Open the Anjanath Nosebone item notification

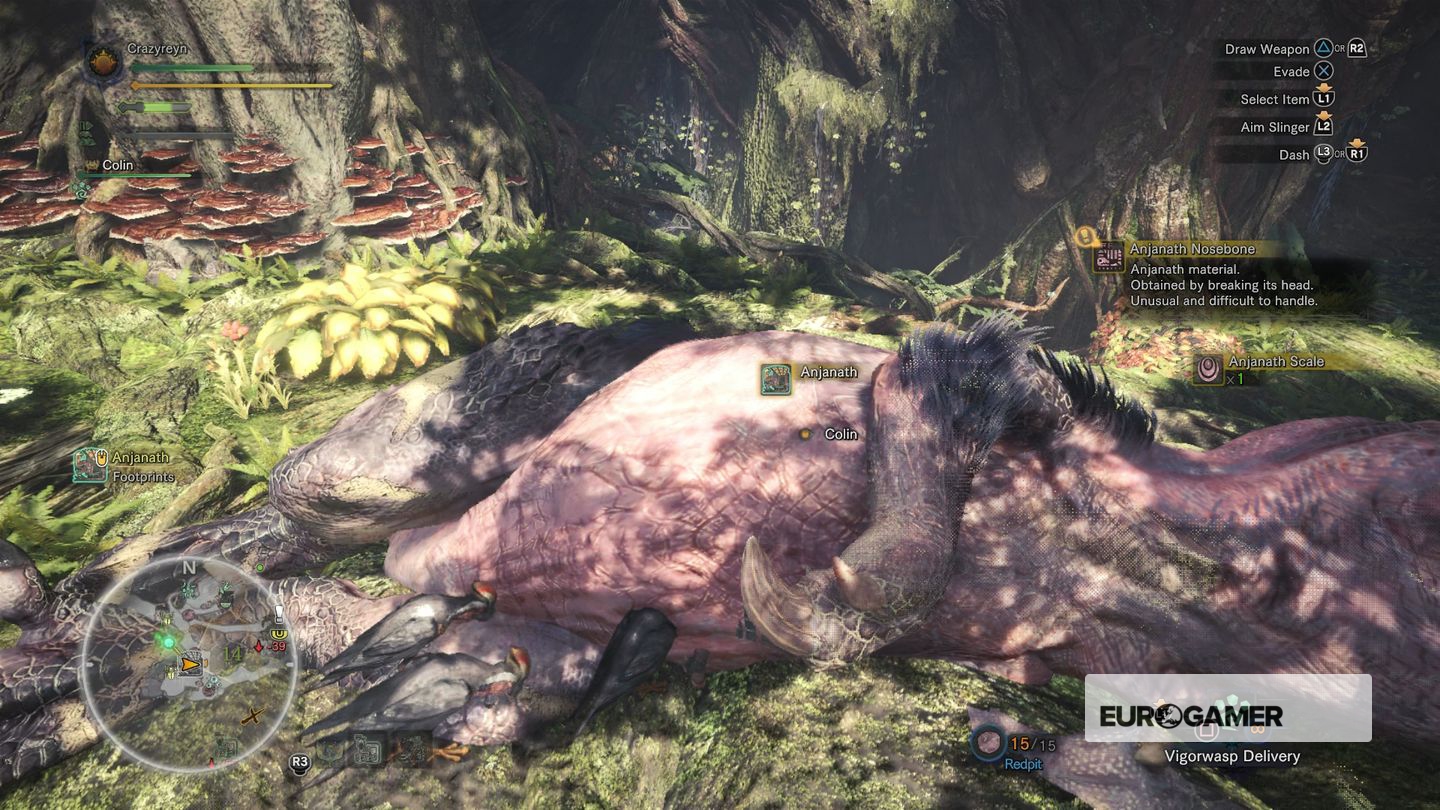click(1108, 257)
